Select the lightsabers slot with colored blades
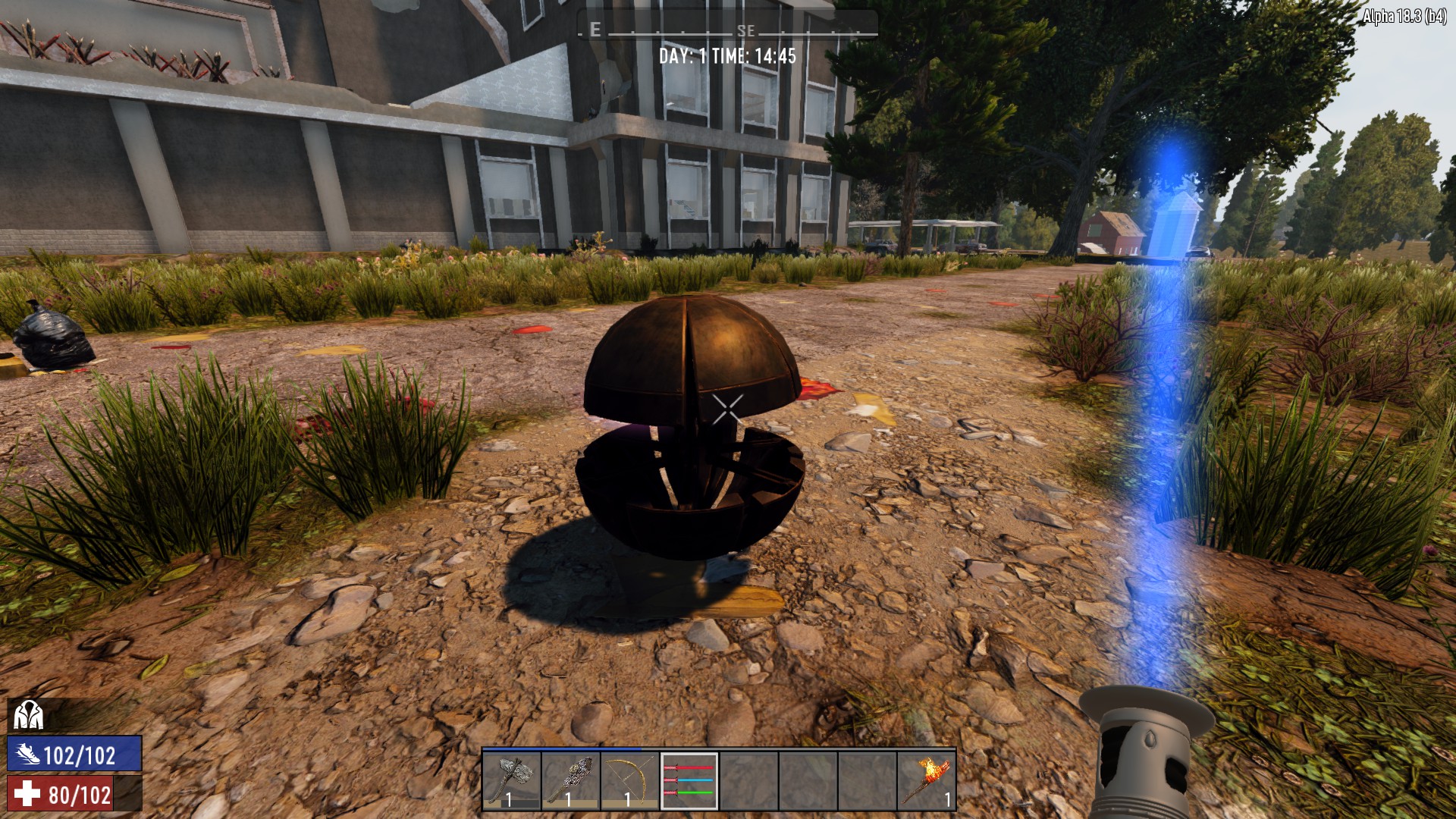 pos(689,780)
